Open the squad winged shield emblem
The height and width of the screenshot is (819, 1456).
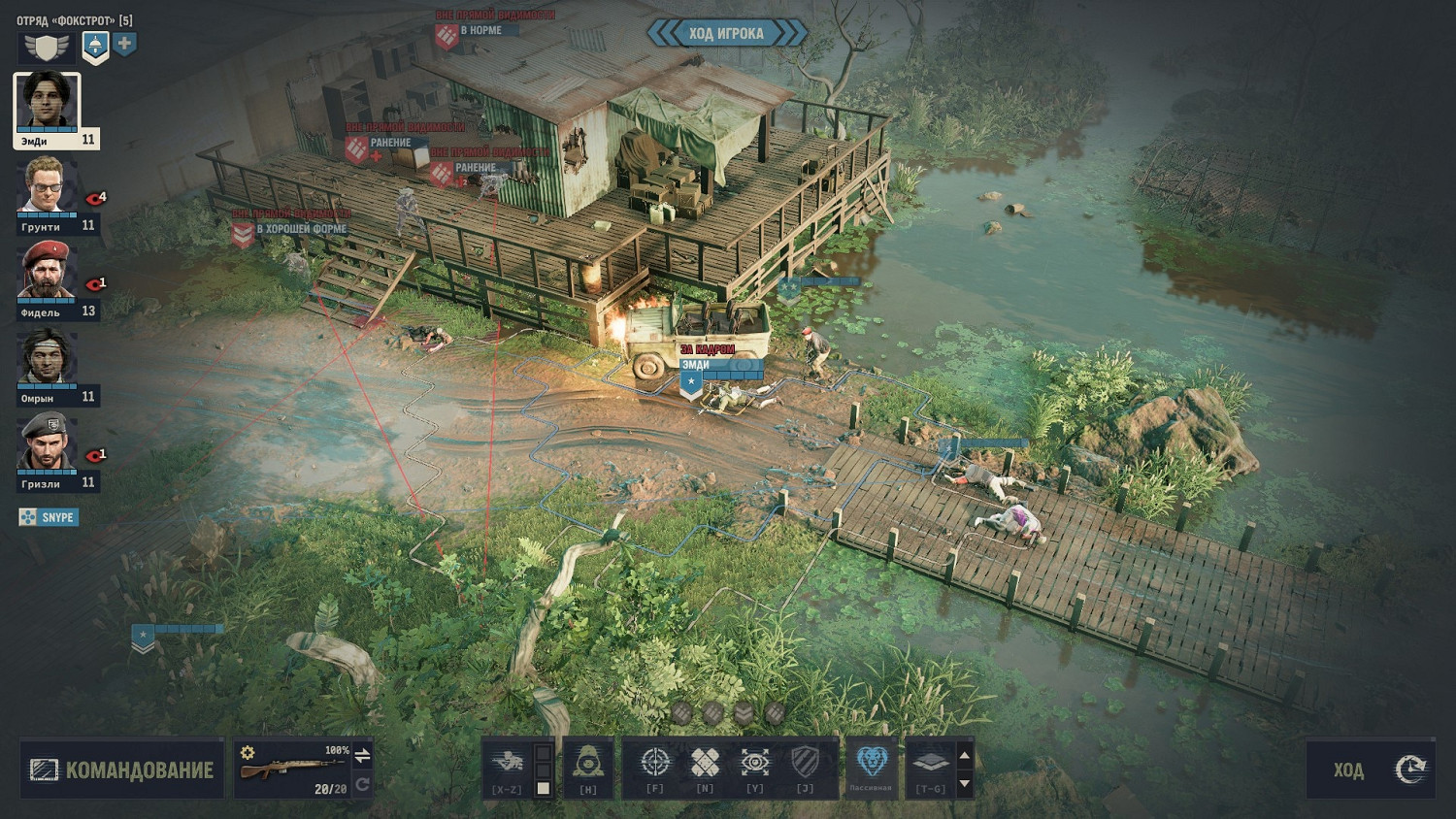click(47, 46)
